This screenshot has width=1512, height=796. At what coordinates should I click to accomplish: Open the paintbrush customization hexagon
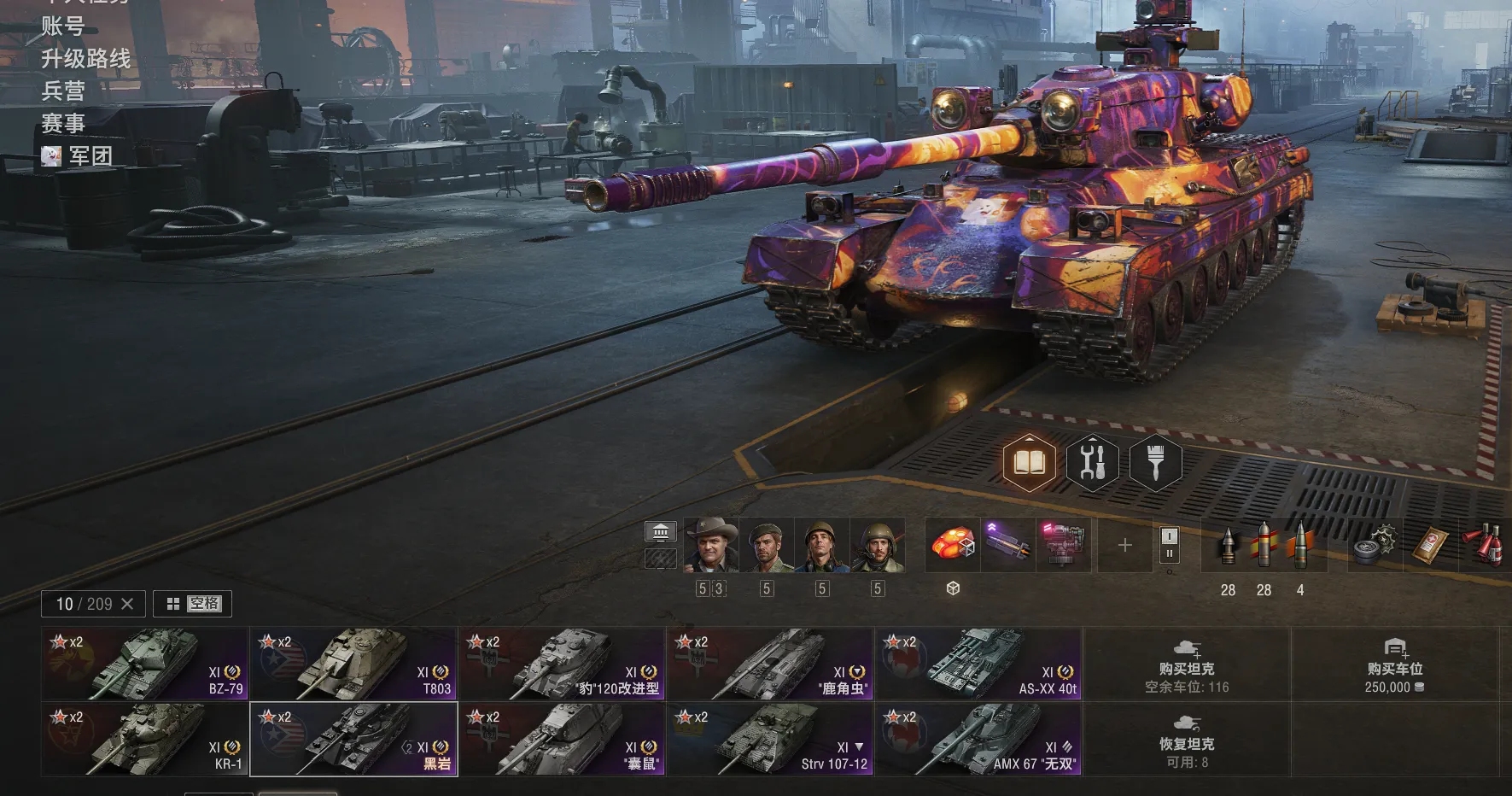(x=1155, y=463)
